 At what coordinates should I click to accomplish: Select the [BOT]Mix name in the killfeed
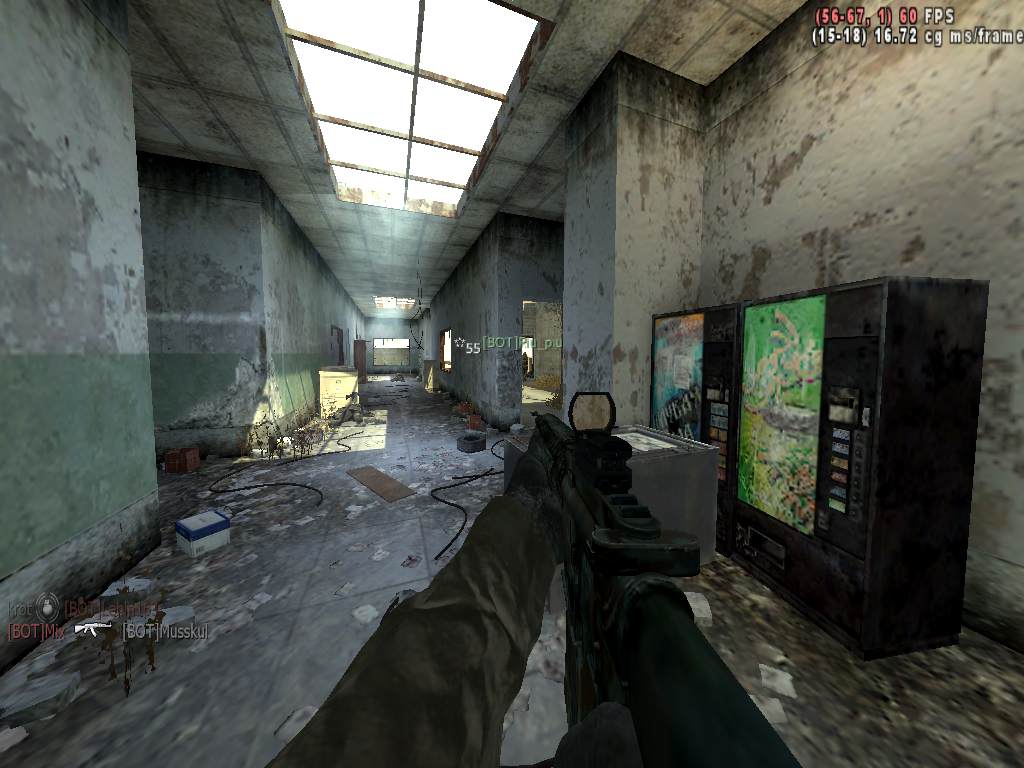pyautogui.click(x=34, y=631)
